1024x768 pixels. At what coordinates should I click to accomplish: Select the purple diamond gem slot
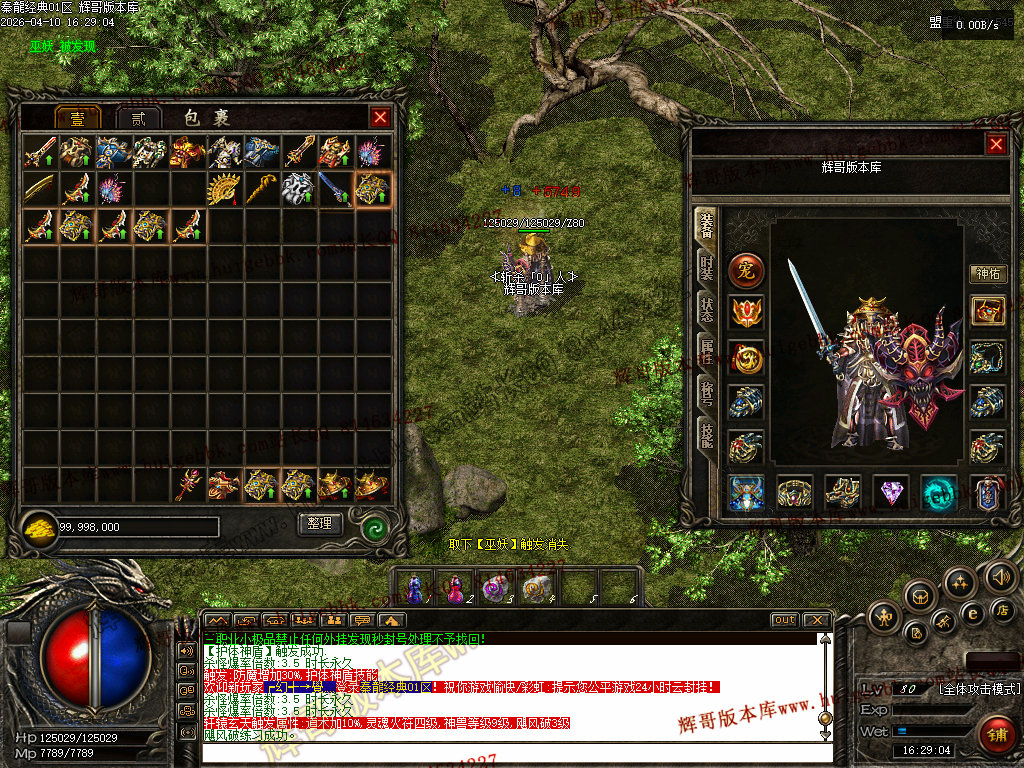click(891, 492)
